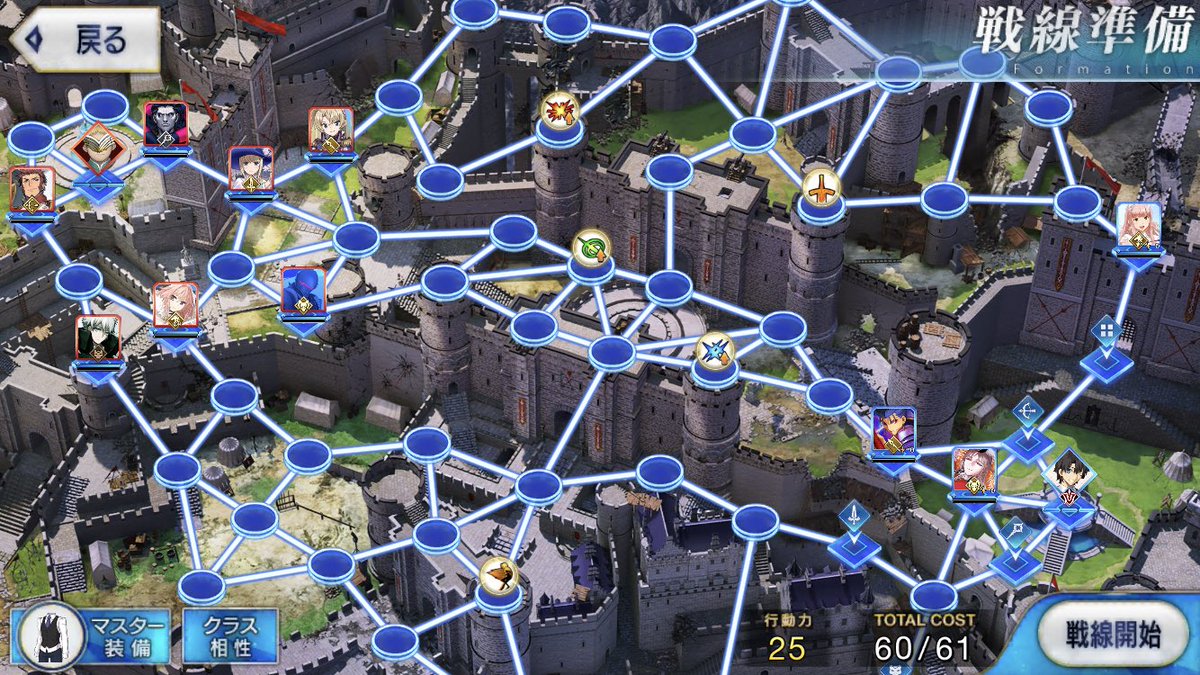
Task: Inspect the green-masked enemy in diamond frame
Action: (x=97, y=148)
